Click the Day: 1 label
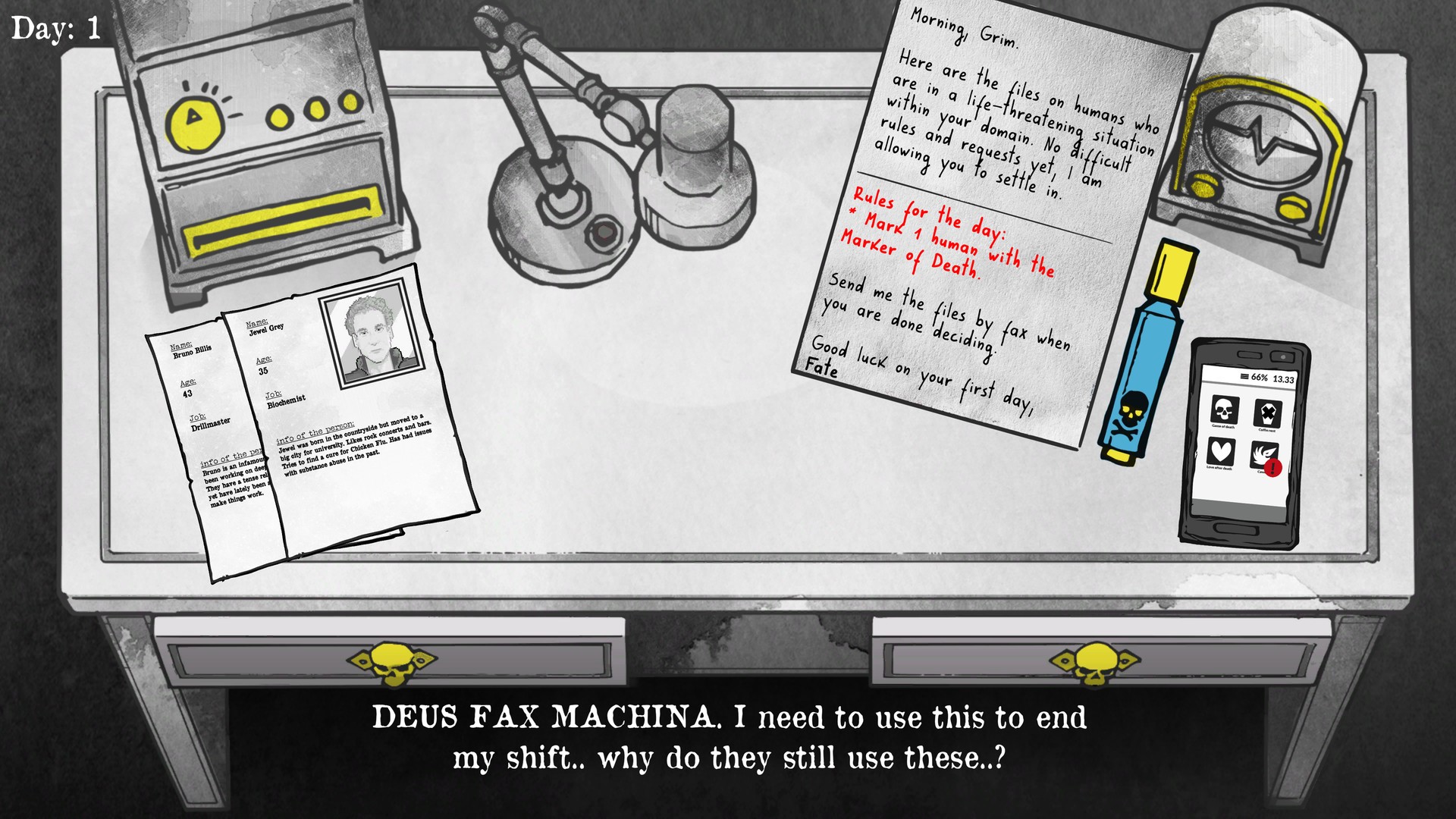The height and width of the screenshot is (819, 1456). (57, 29)
